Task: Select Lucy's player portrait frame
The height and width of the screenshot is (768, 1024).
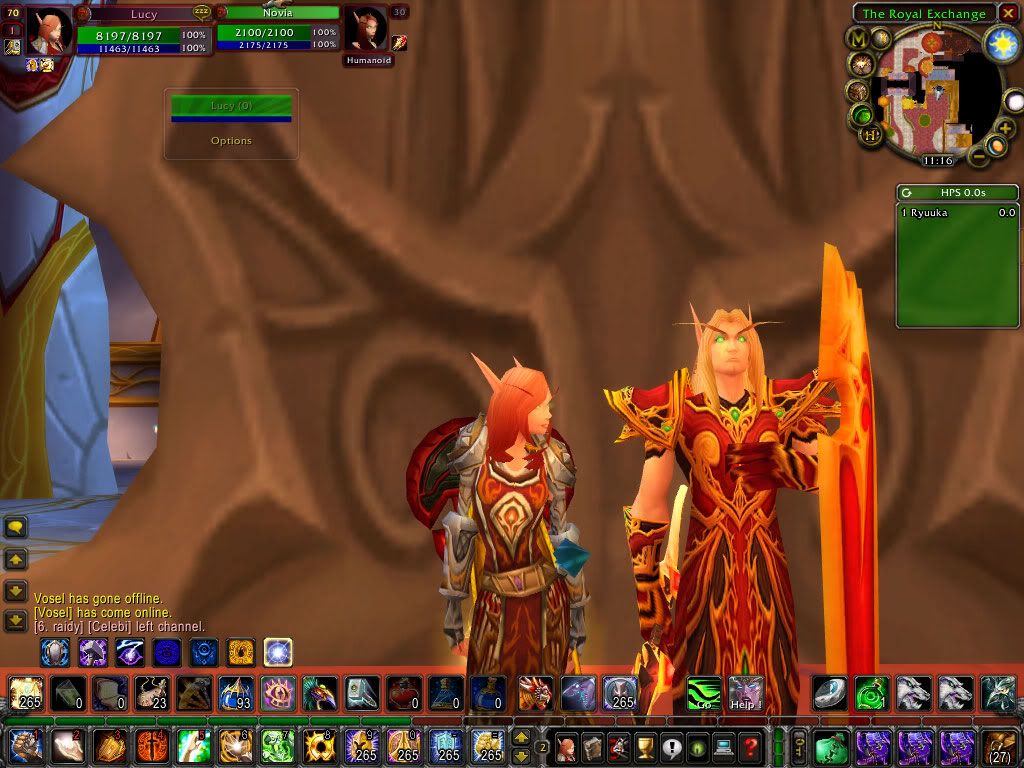Action: [x=47, y=32]
